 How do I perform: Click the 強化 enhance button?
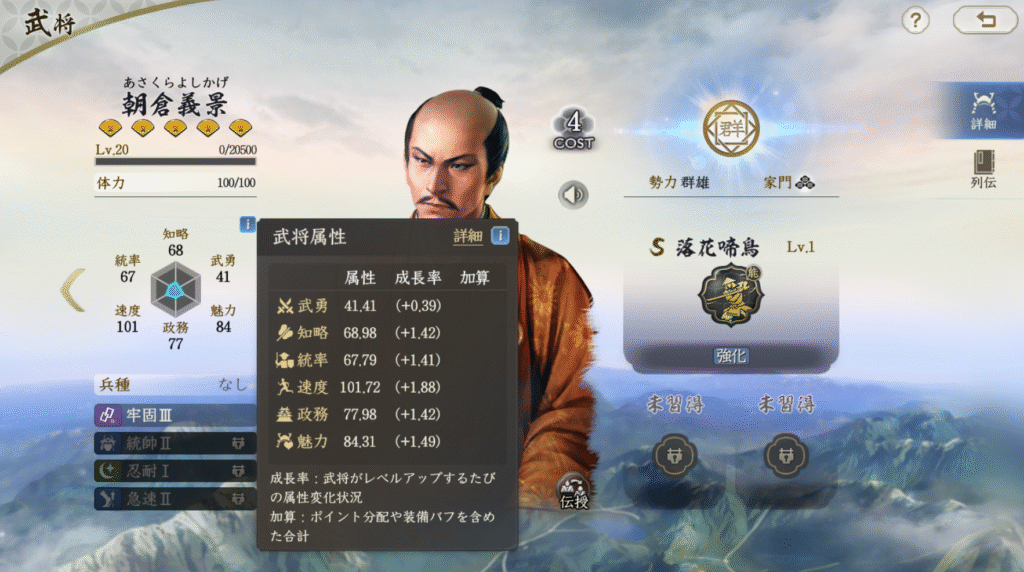[x=730, y=356]
